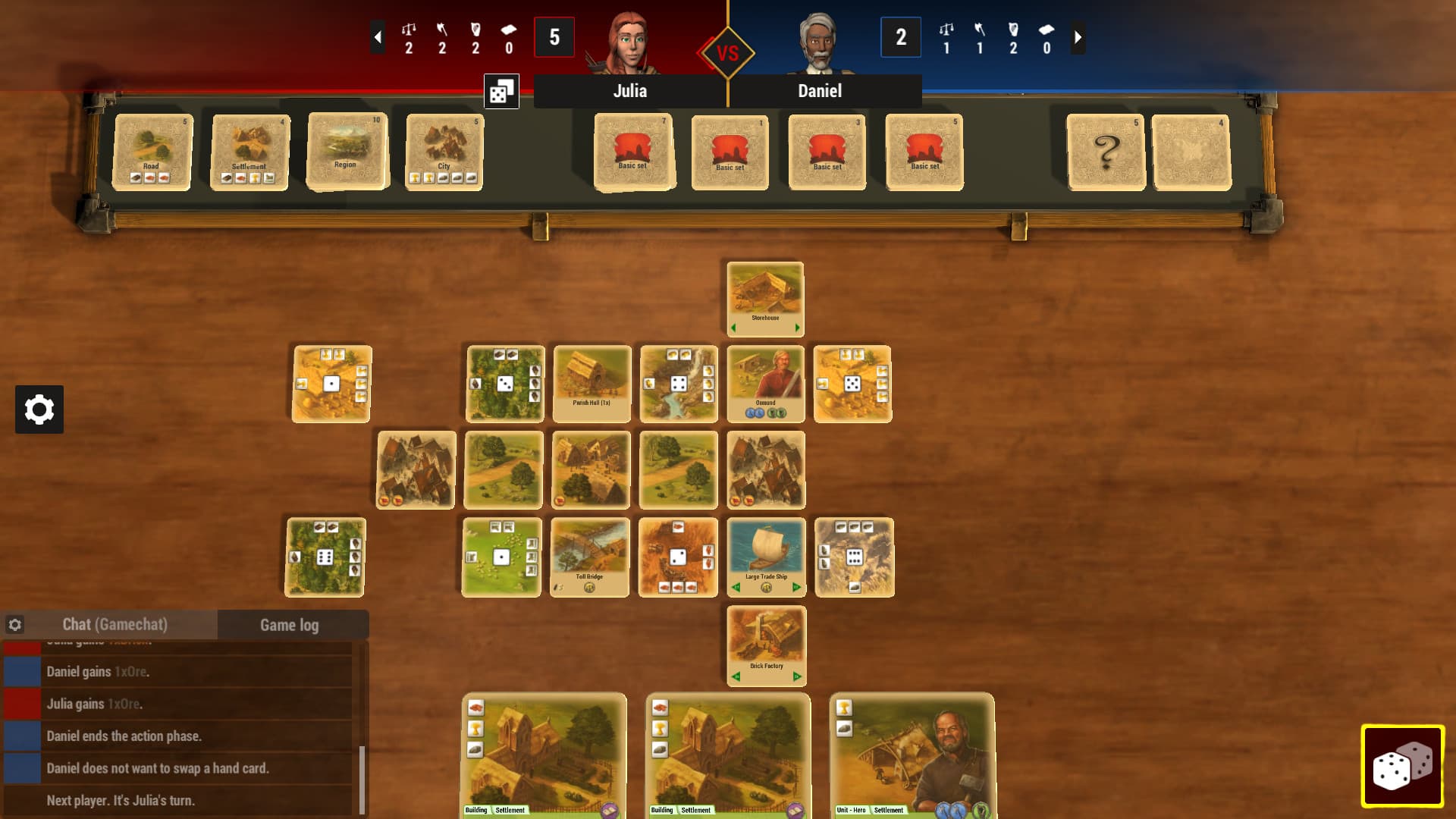
Task: Click the right chevron beside Daniel's stats
Action: [1078, 36]
